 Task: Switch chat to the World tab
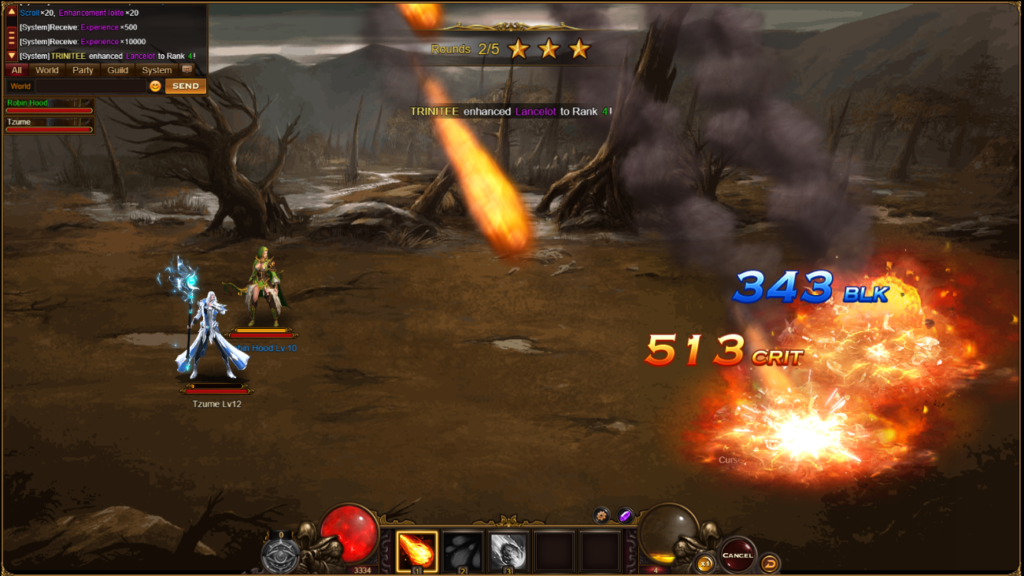coord(47,70)
